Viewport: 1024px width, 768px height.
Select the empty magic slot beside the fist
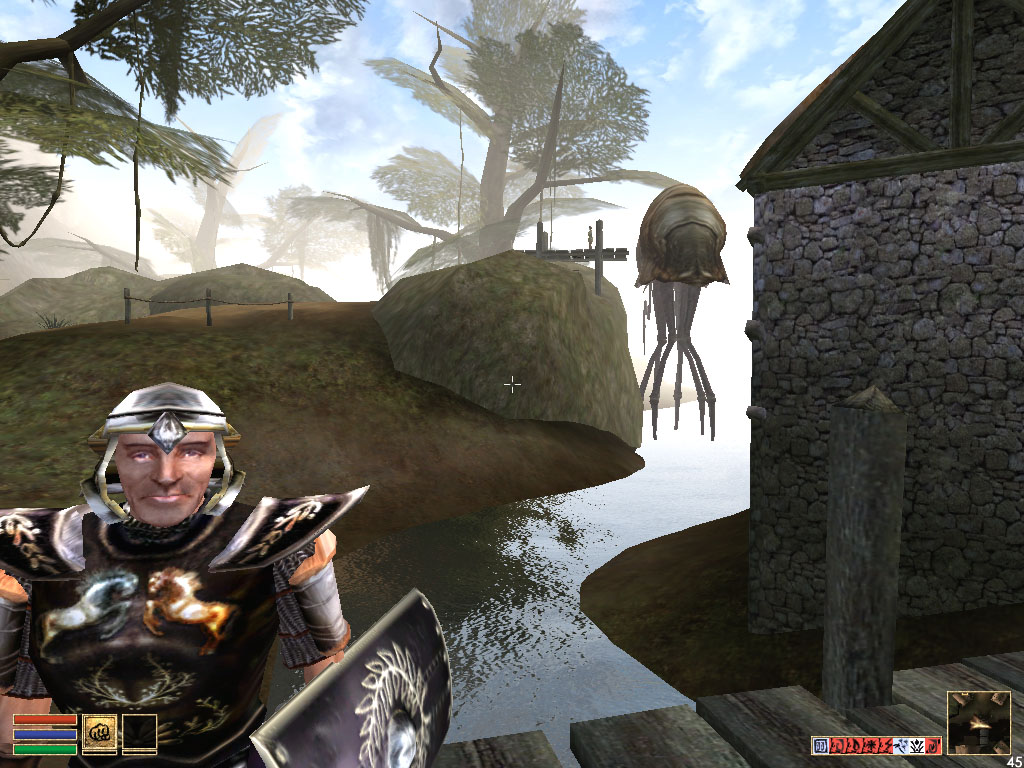tap(139, 733)
